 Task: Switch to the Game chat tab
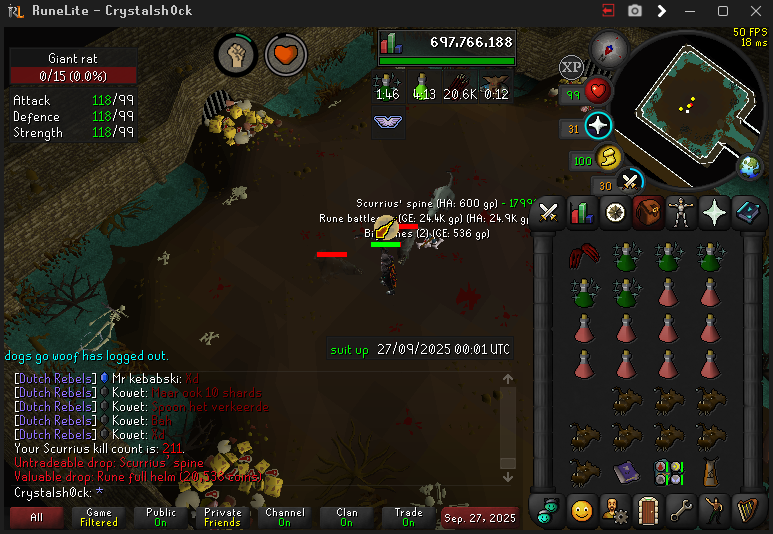(99, 517)
